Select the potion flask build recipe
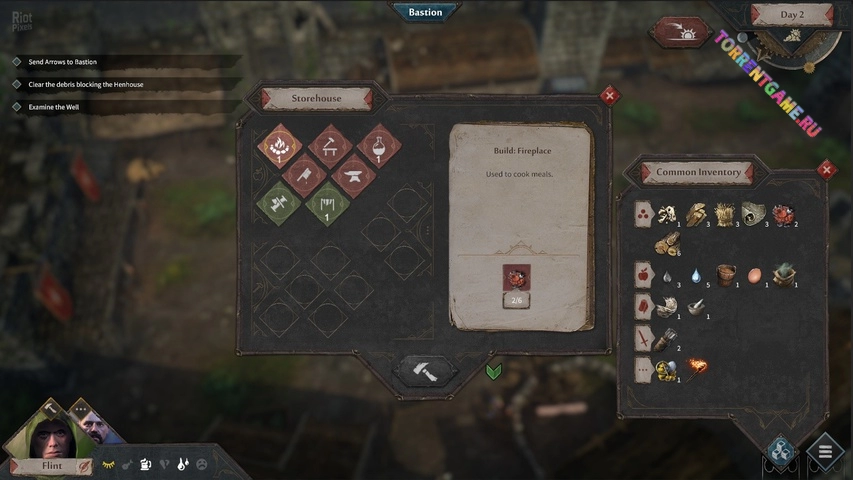Viewport: 853px width, 480px height. (378, 146)
